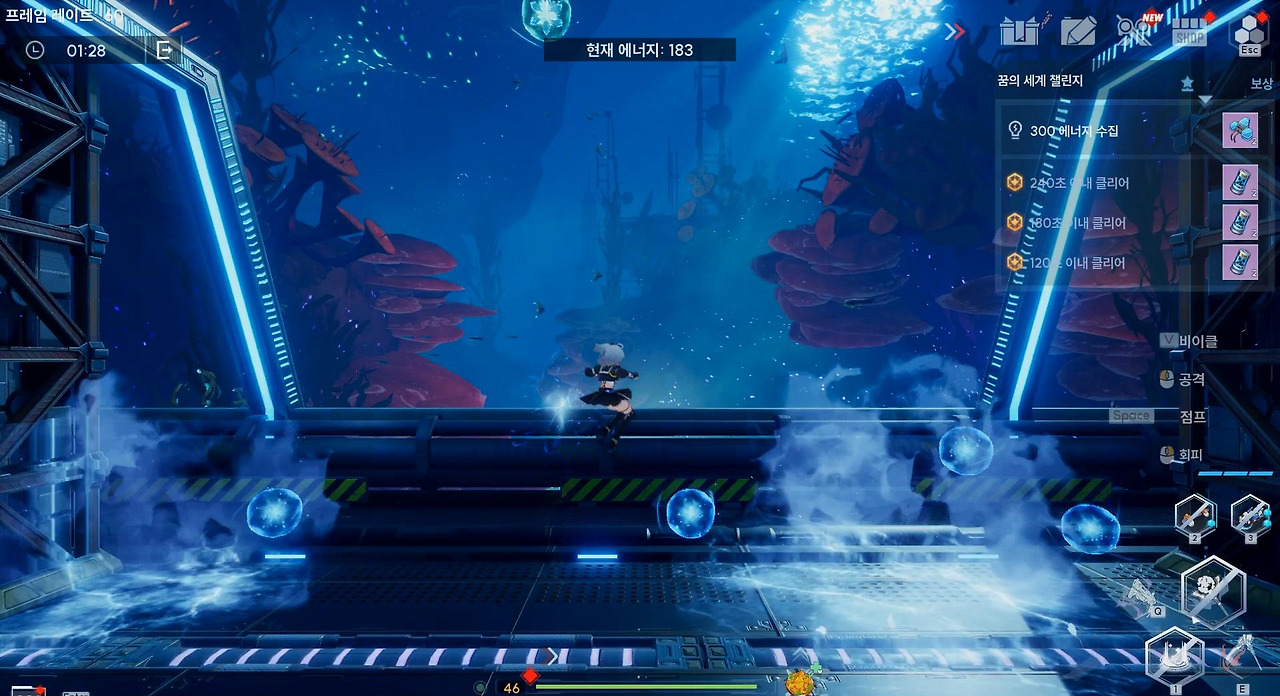Activate the skill in slot 1
This screenshot has height=696, width=1280.
point(1174,658)
